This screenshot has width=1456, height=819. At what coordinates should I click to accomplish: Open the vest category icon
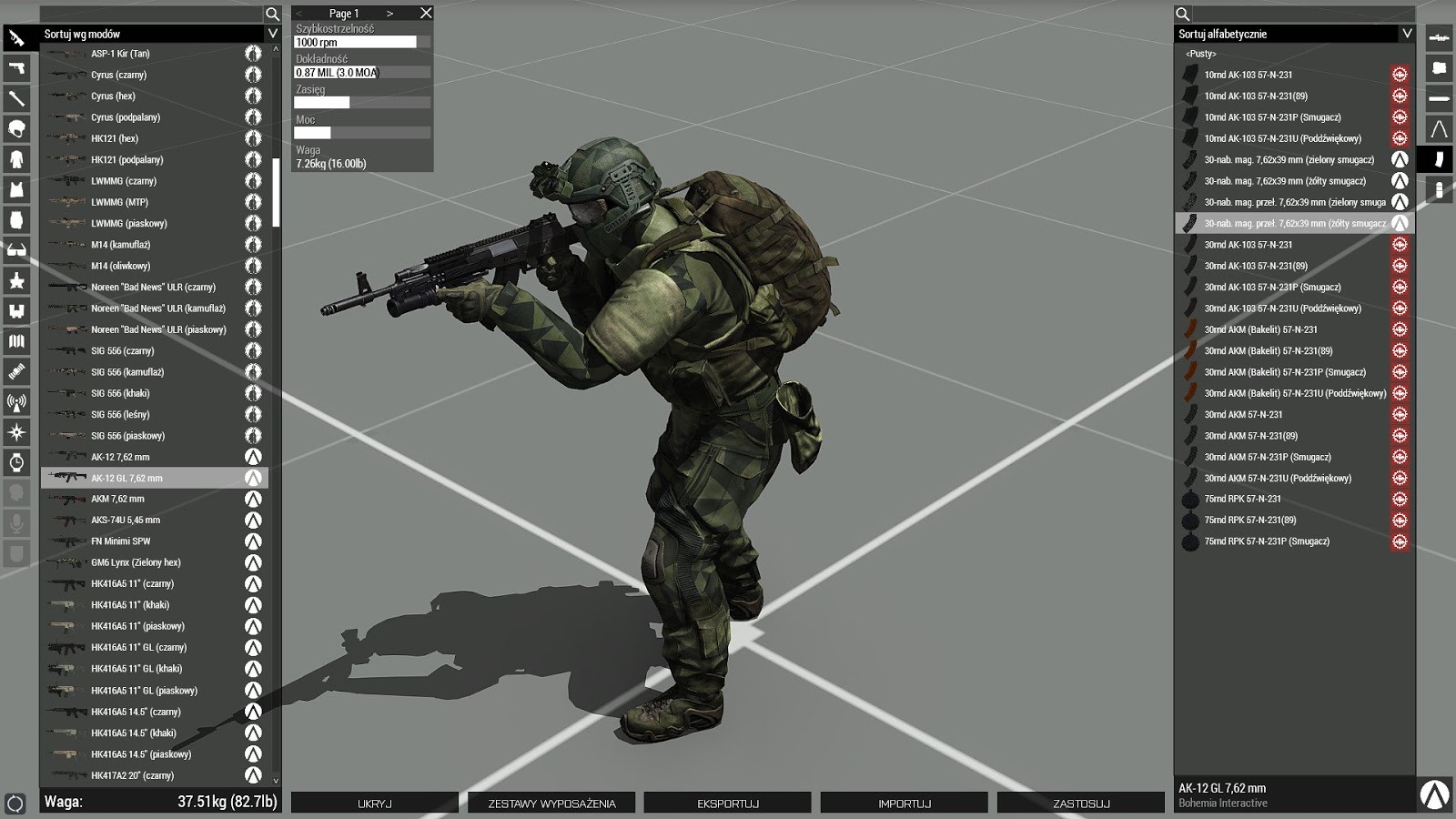click(14, 188)
